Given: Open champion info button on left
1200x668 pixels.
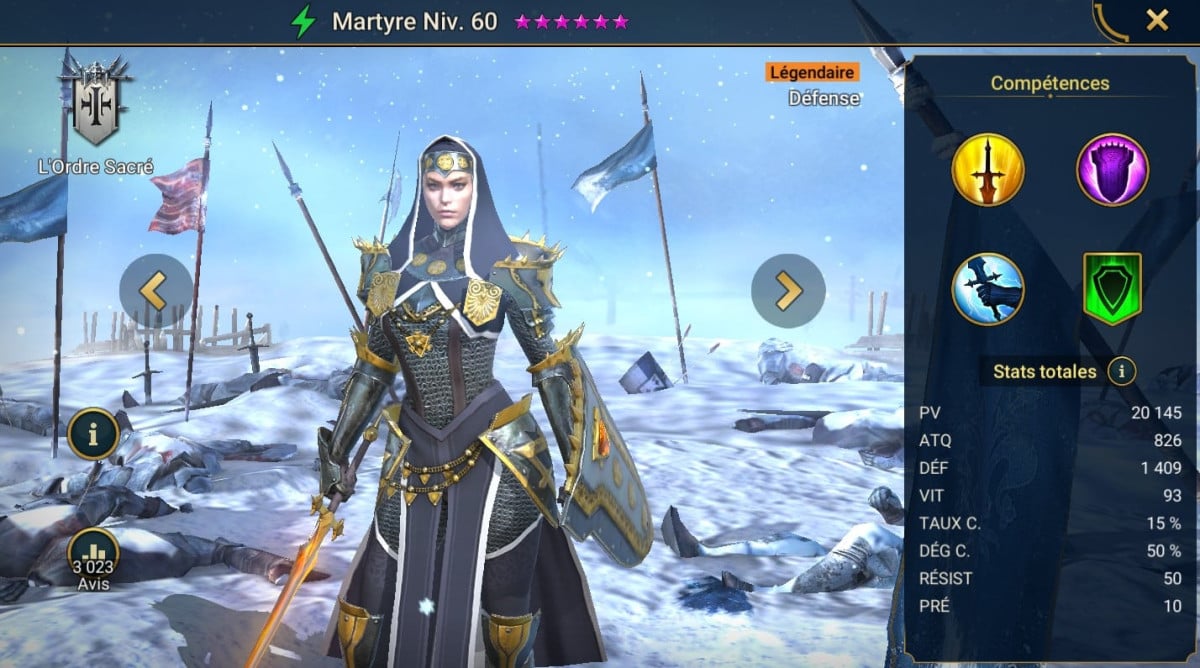Looking at the screenshot, I should point(94,434).
